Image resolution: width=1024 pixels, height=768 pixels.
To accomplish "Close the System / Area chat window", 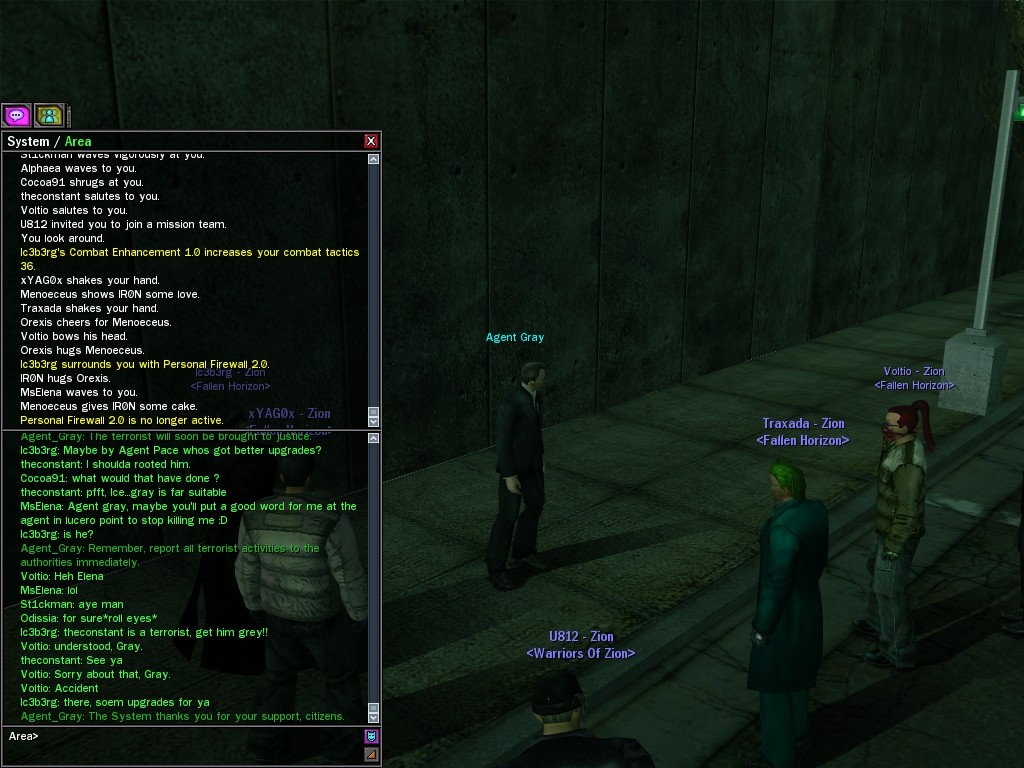I will [x=371, y=142].
